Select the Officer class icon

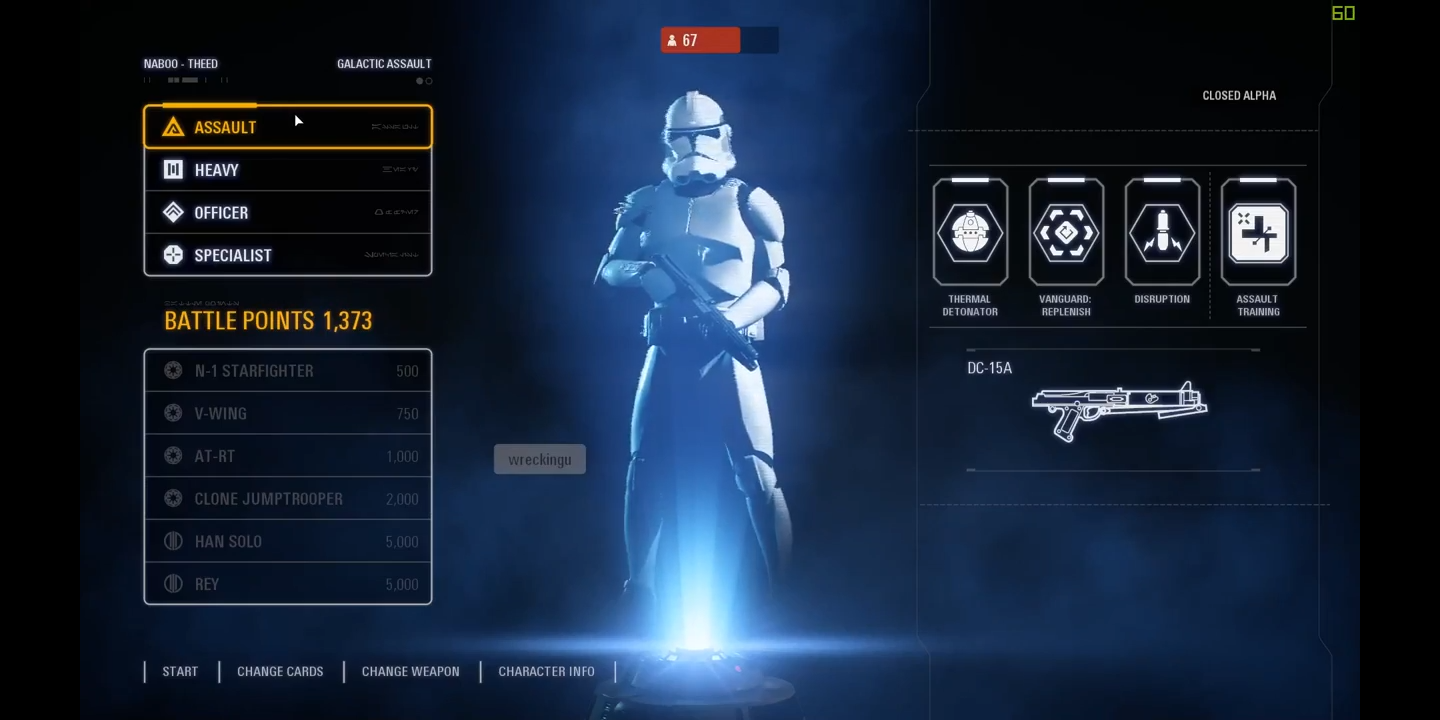point(172,212)
